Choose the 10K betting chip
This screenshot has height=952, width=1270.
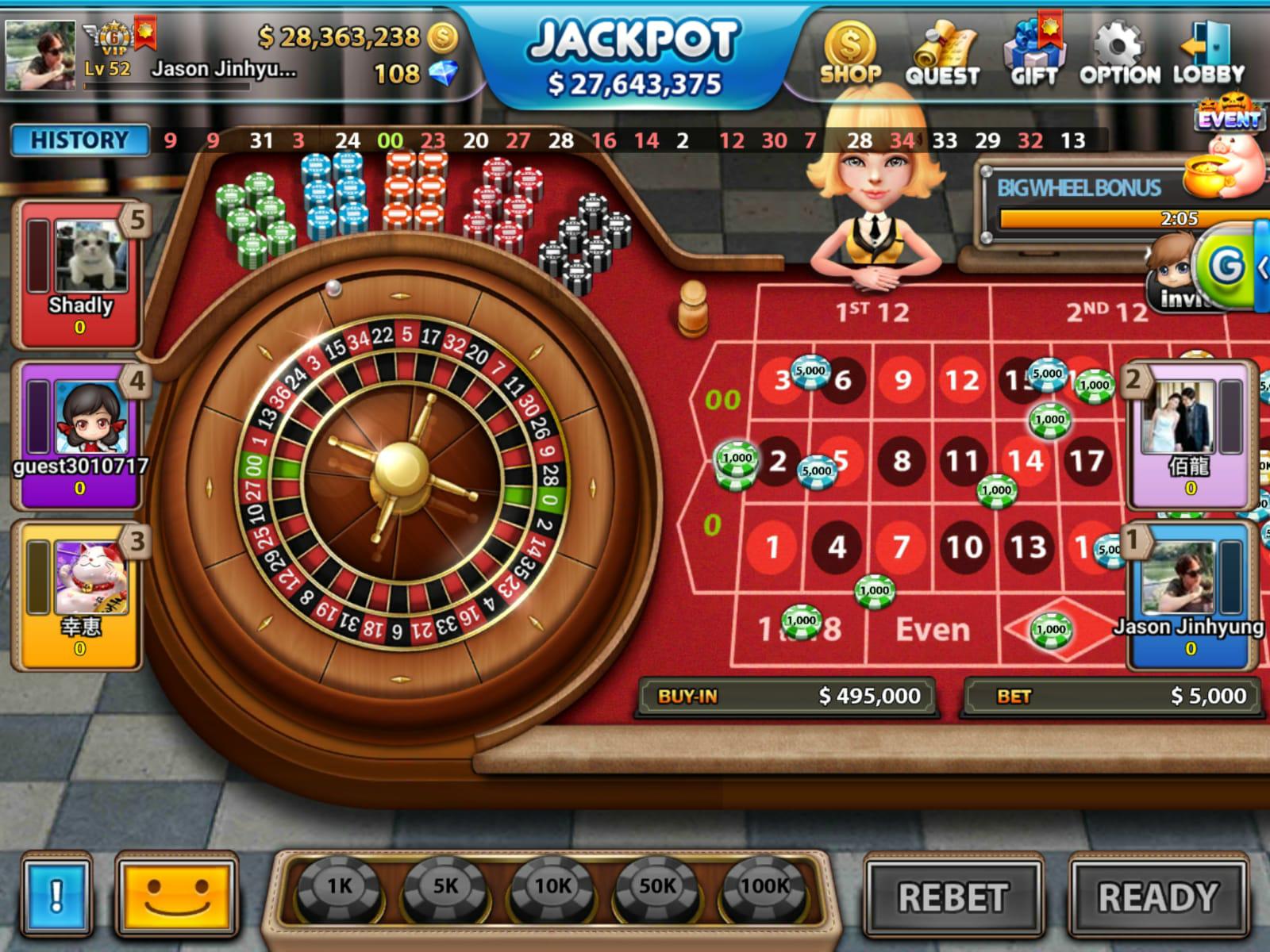pos(552,888)
